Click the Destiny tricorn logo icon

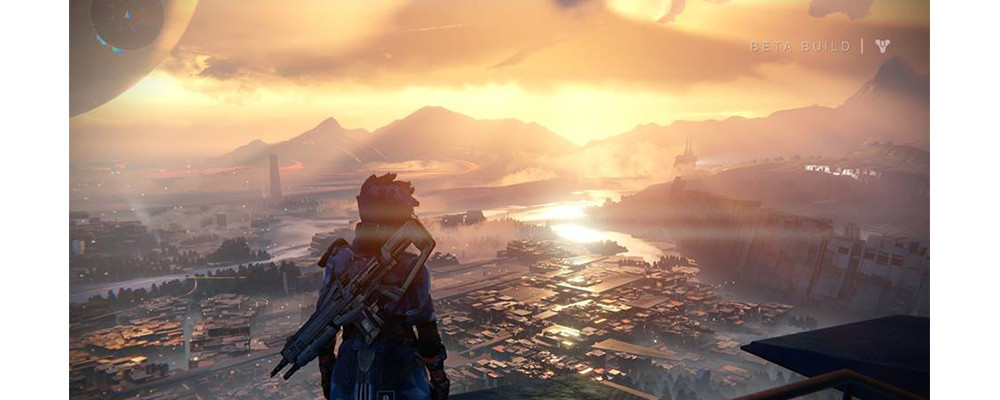882,46
